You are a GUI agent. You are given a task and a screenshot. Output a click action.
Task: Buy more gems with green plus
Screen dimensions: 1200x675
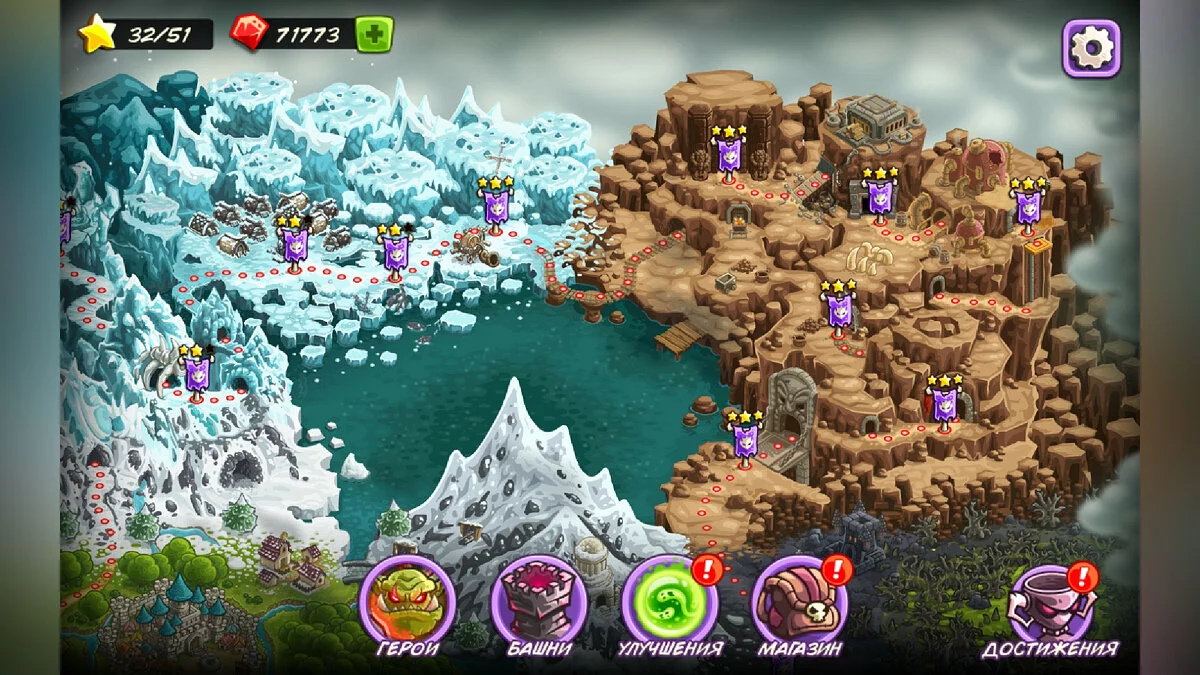(x=374, y=34)
